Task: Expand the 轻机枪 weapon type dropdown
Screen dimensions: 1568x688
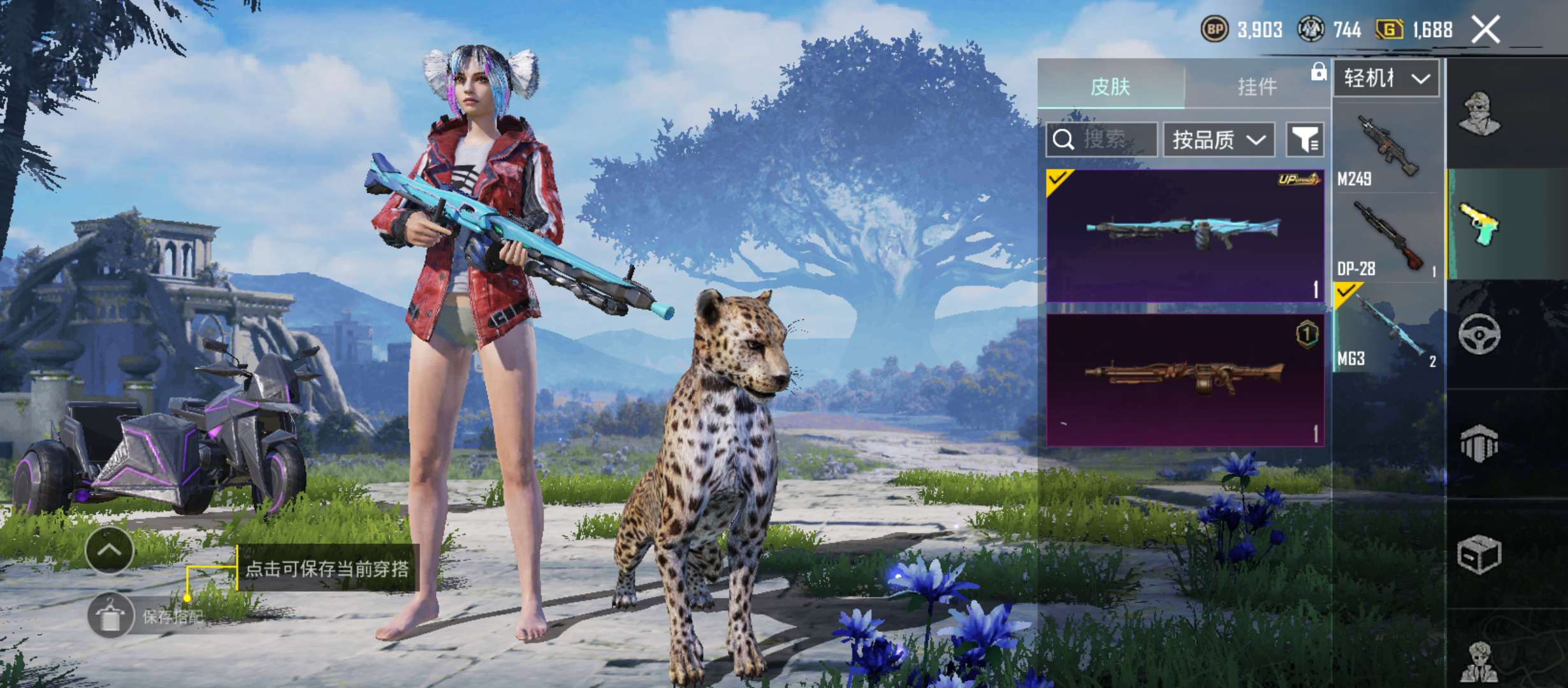Action: click(1386, 78)
